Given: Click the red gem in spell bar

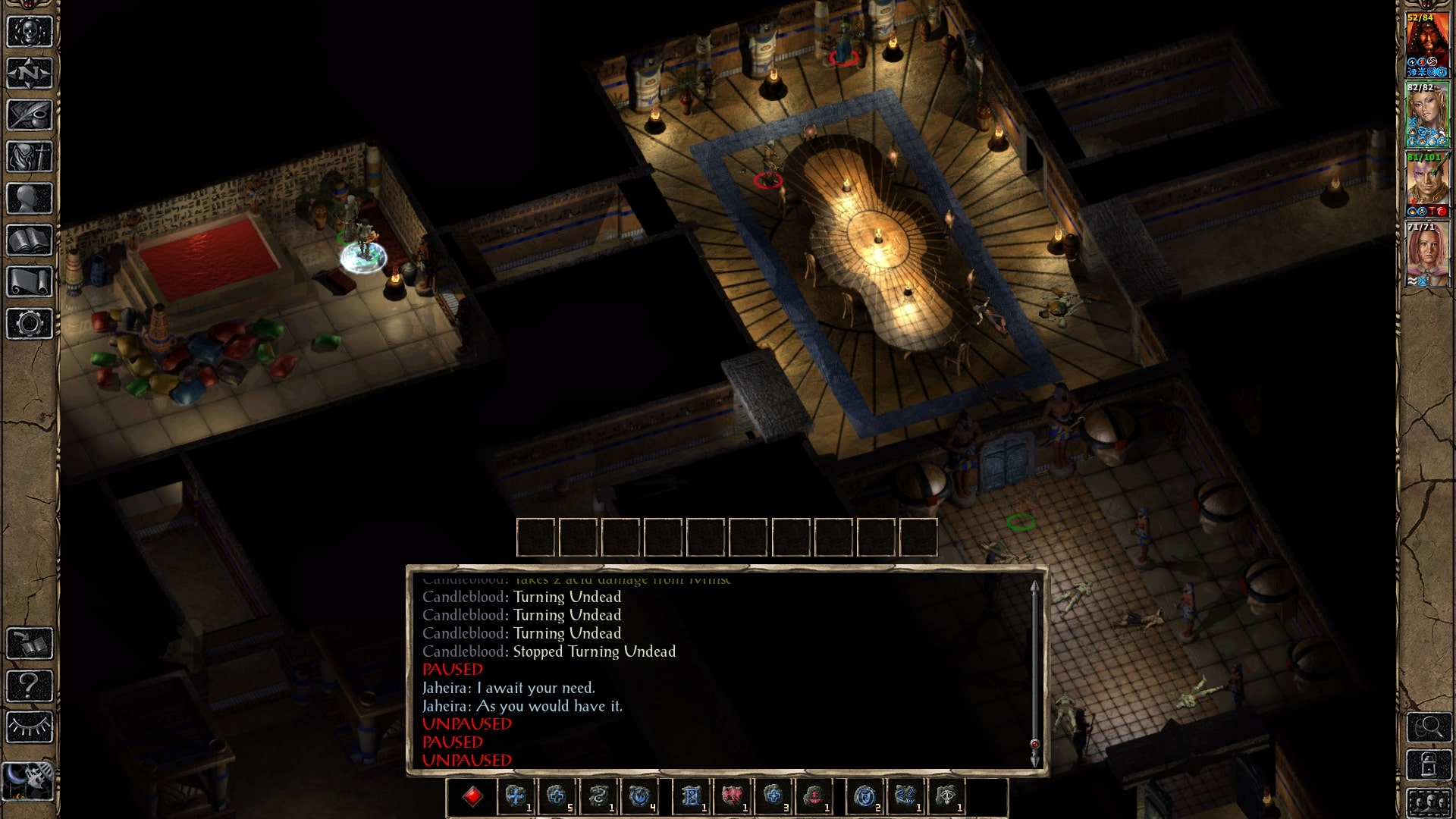Looking at the screenshot, I should 473,796.
